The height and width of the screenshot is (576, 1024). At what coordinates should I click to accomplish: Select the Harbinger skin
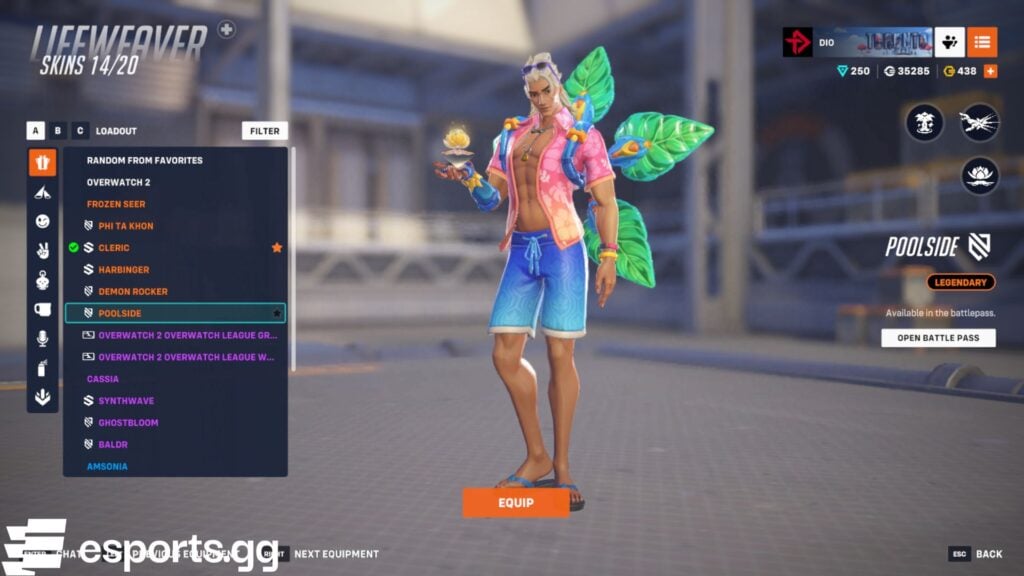(x=123, y=270)
